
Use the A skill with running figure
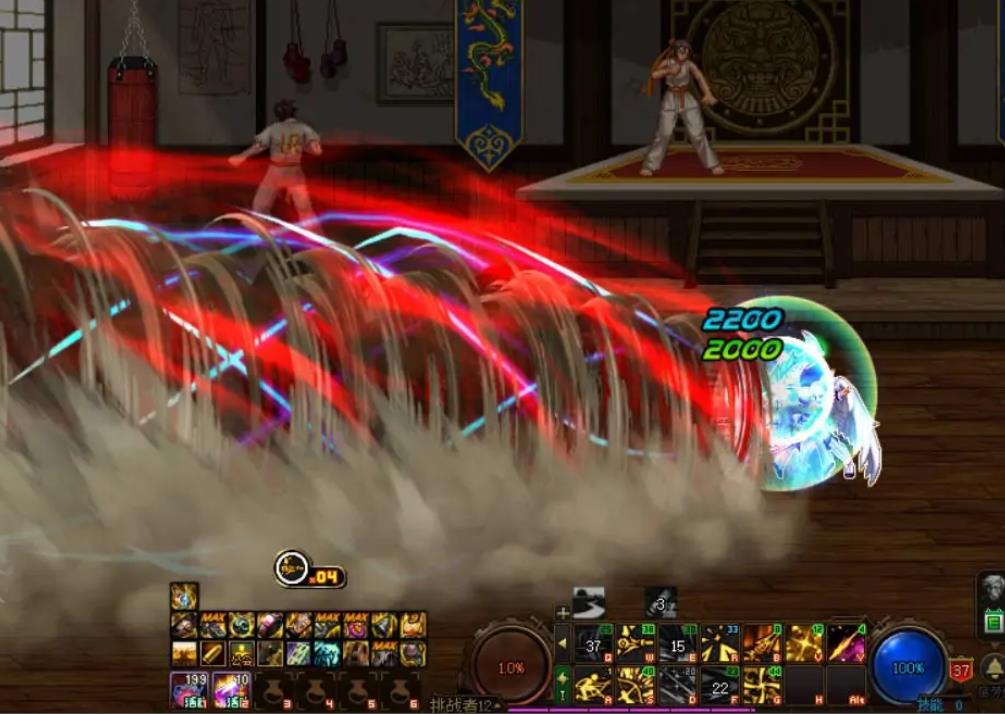tap(594, 686)
